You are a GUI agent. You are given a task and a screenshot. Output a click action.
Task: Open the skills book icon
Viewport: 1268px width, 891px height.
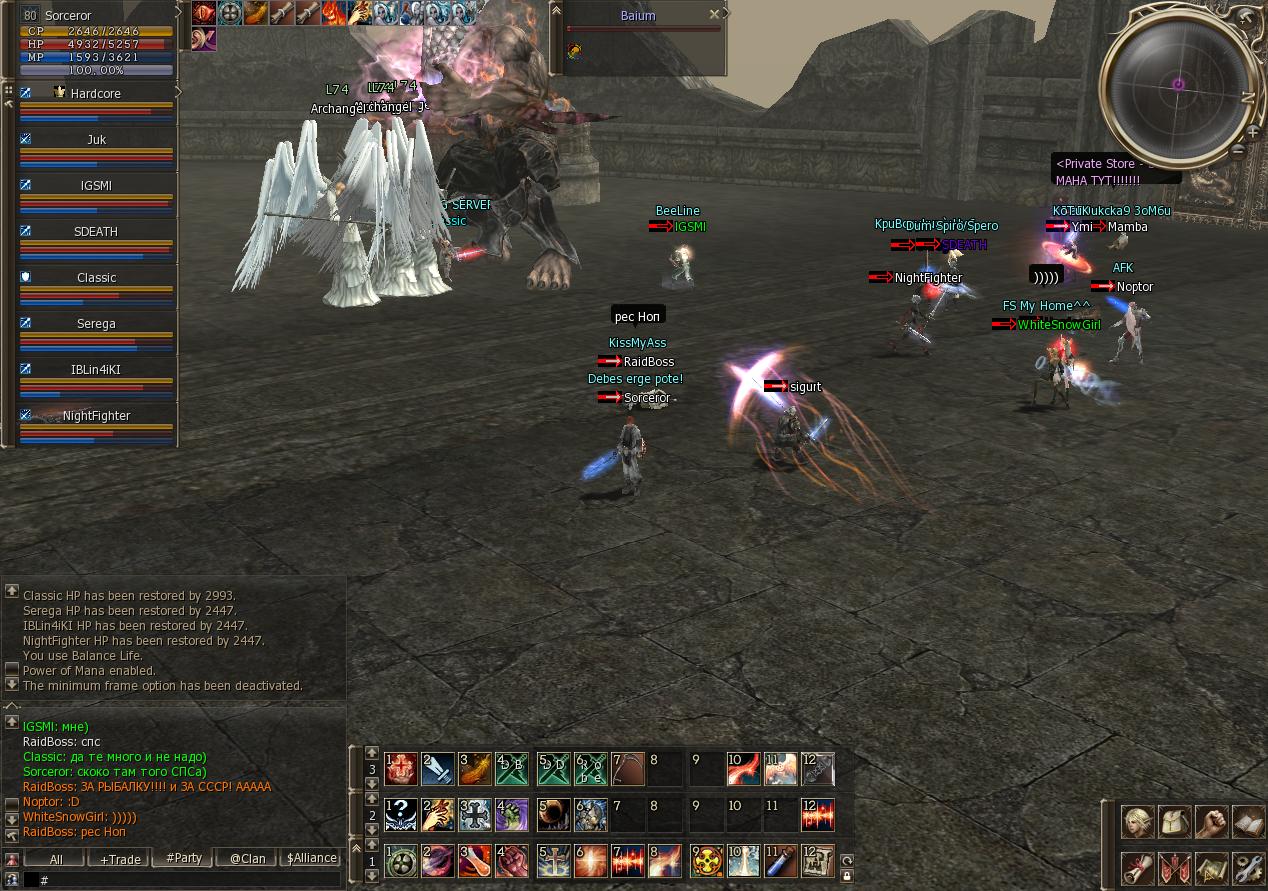1249,822
